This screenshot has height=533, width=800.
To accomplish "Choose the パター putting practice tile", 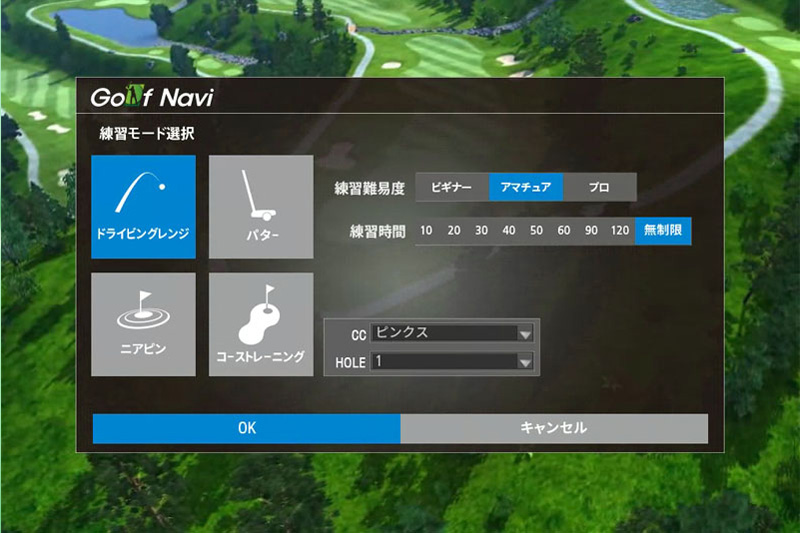I will [261, 206].
